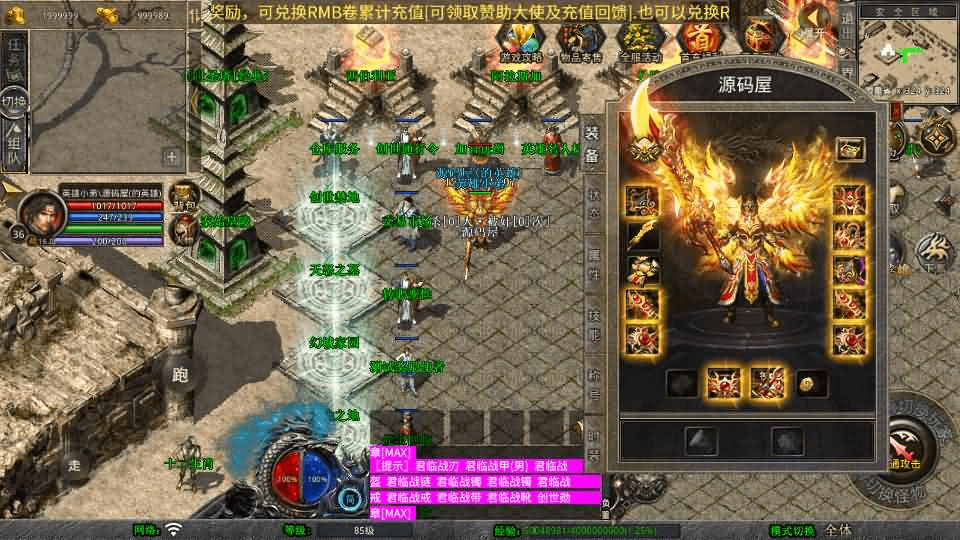Expand the quest panel with the plus button

[x=172, y=156]
